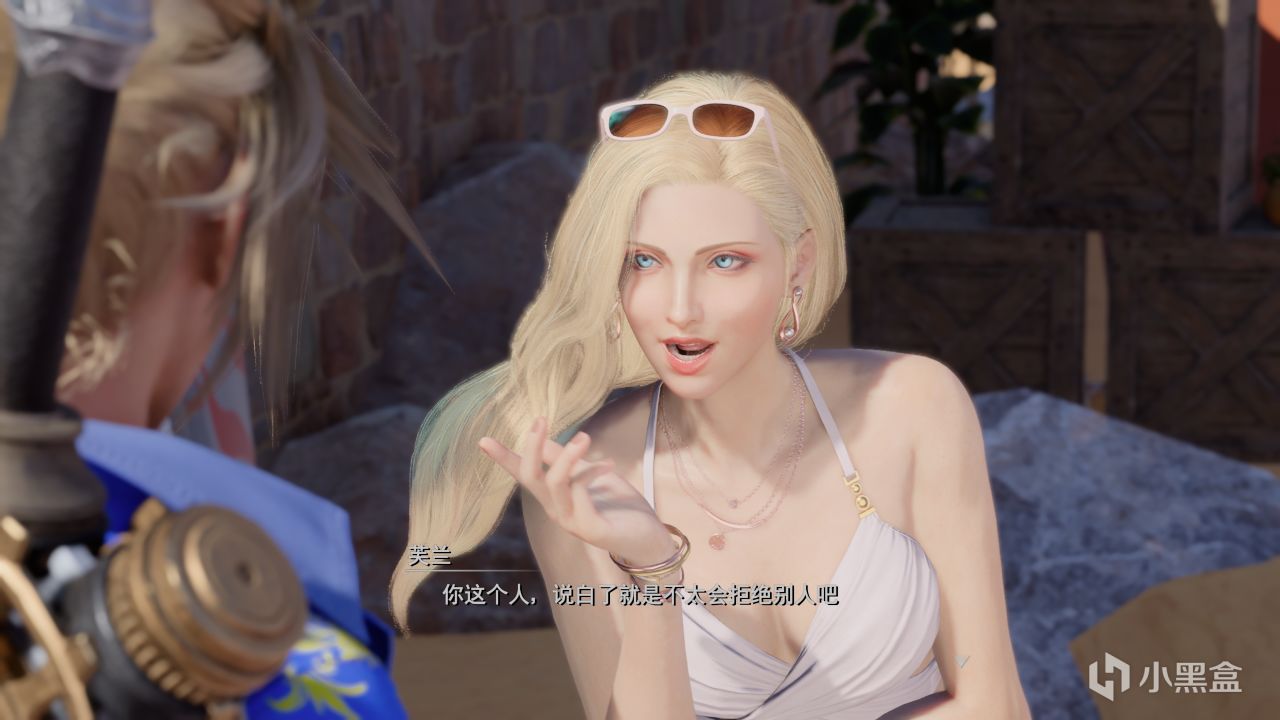This screenshot has width=1280, height=720.
Task: Click the white sunglasses on her head
Action: 680,120
